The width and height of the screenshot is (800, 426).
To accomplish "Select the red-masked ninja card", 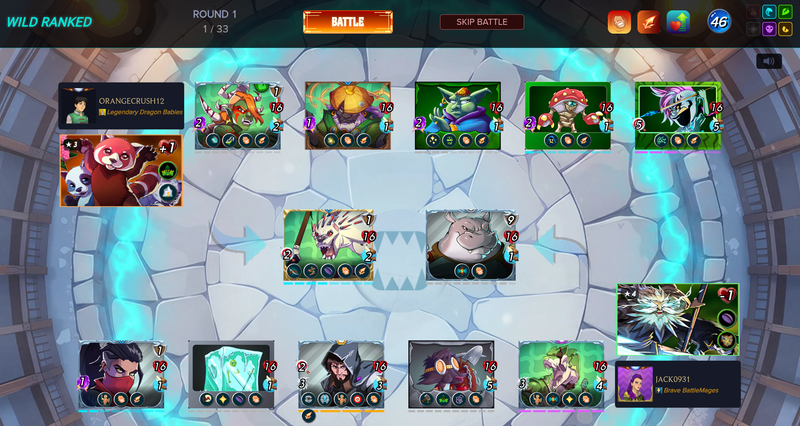I will click(122, 375).
